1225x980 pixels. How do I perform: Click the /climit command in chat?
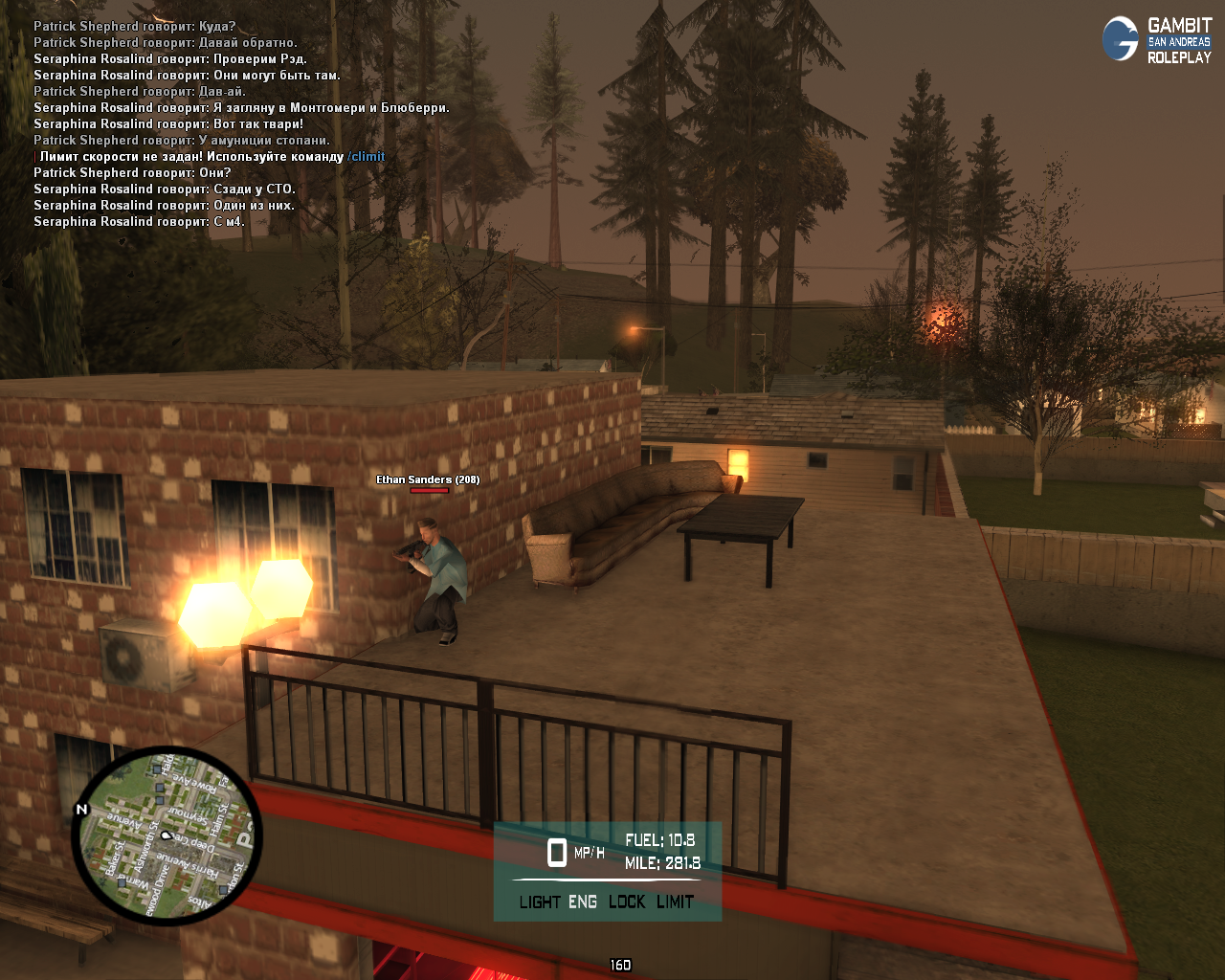367,156
